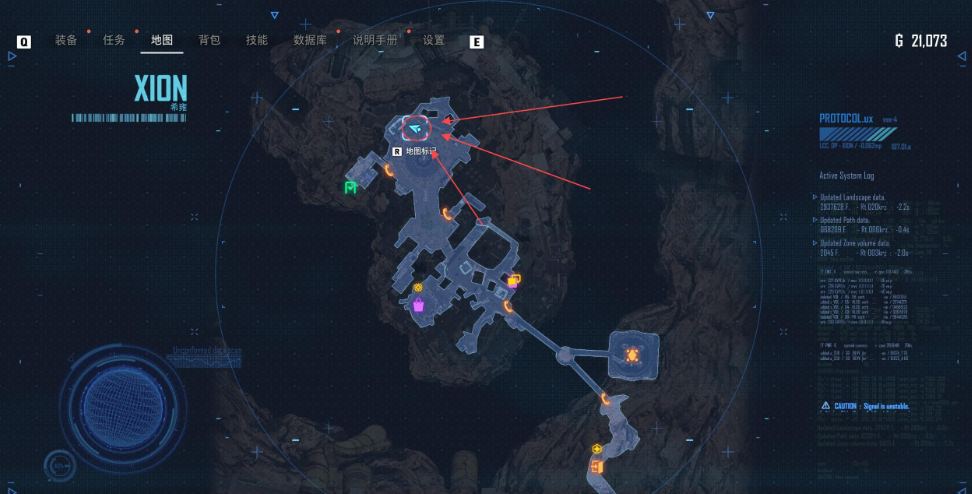Viewport: 972px width, 494px height.
Task: Switch to the 任务 quests tab
Action: (114, 41)
